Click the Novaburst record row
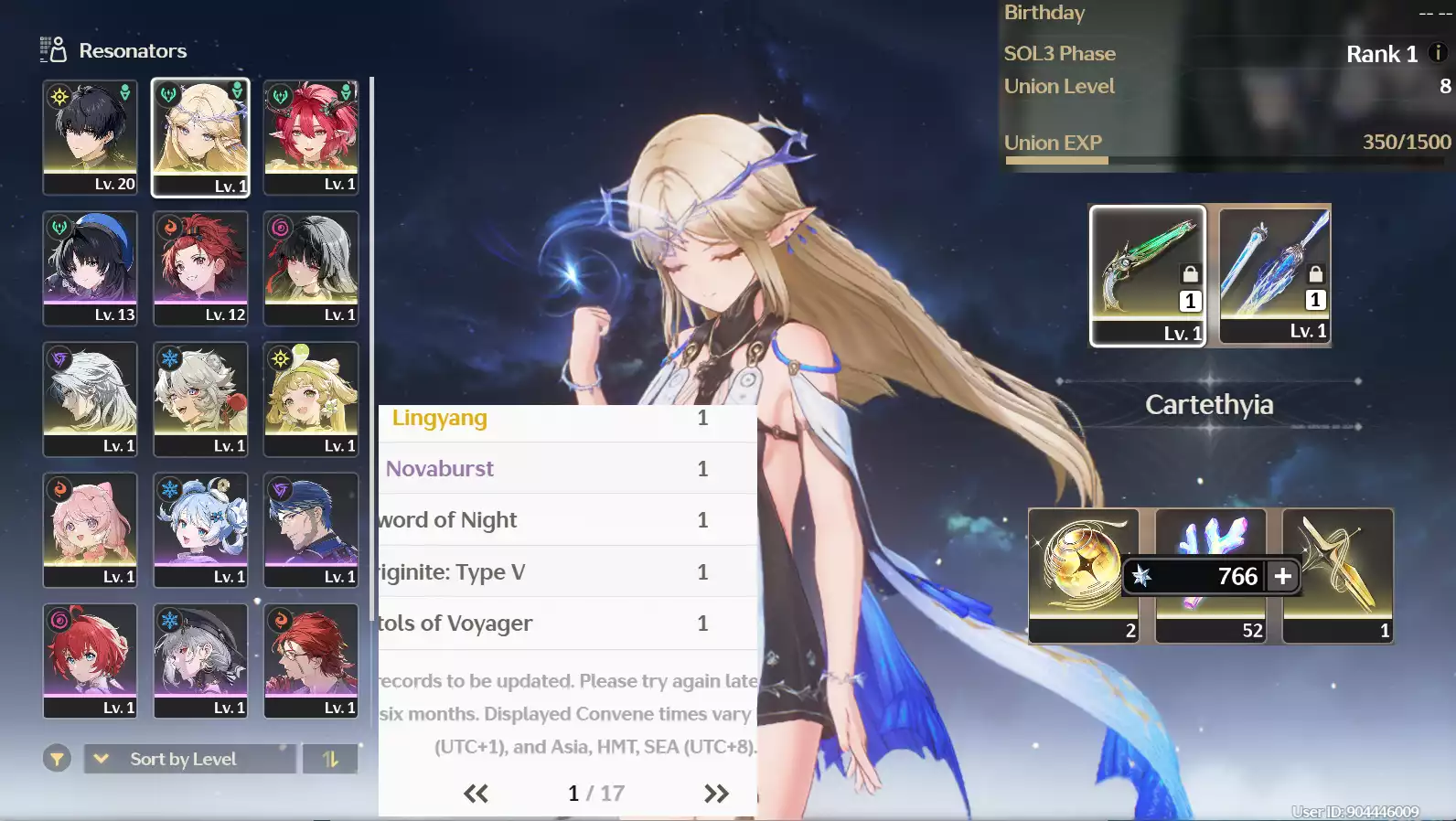Viewport: 1456px width, 821px height. coord(567,469)
